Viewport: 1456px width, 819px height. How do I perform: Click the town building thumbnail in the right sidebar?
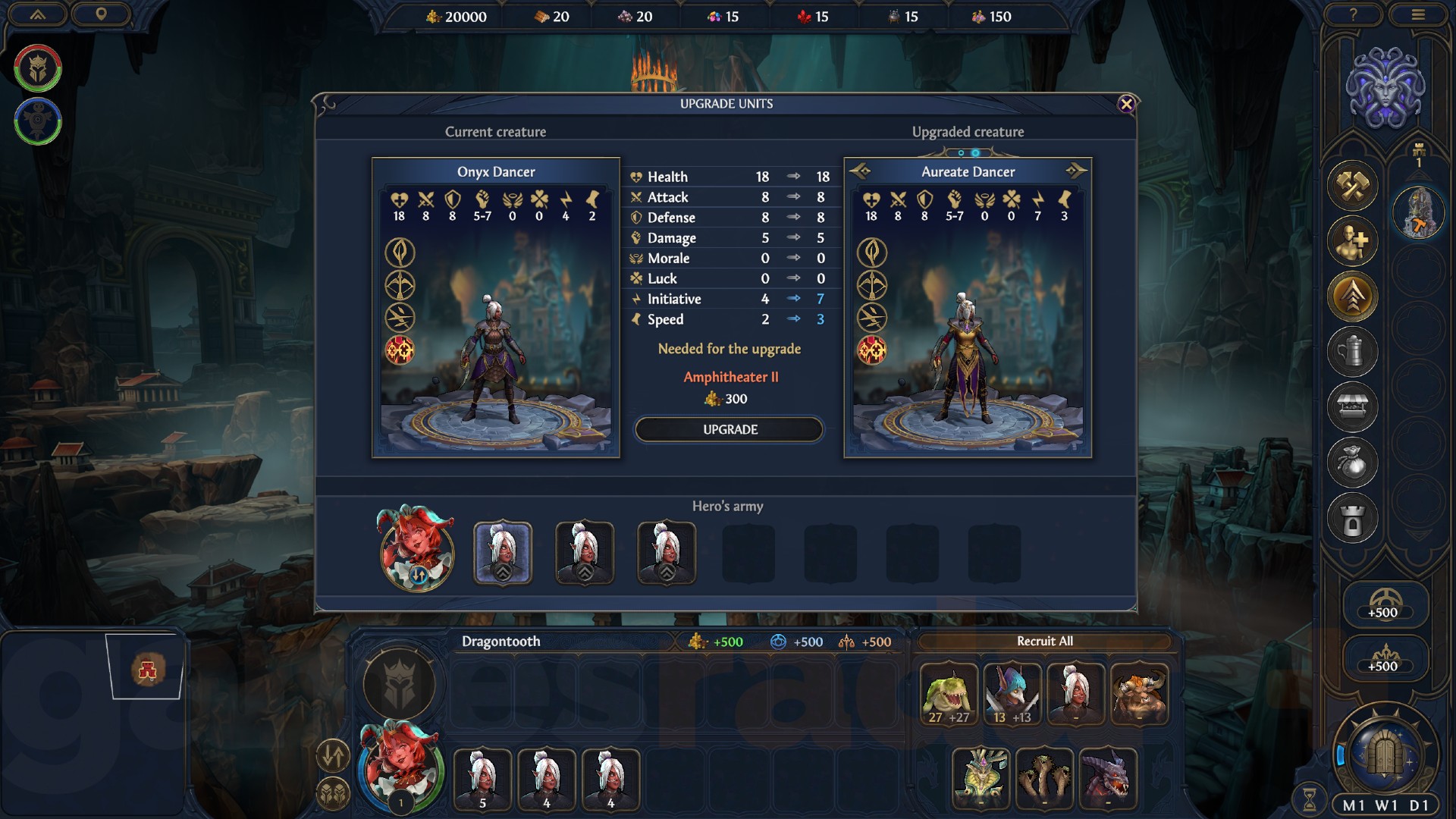point(1419,213)
